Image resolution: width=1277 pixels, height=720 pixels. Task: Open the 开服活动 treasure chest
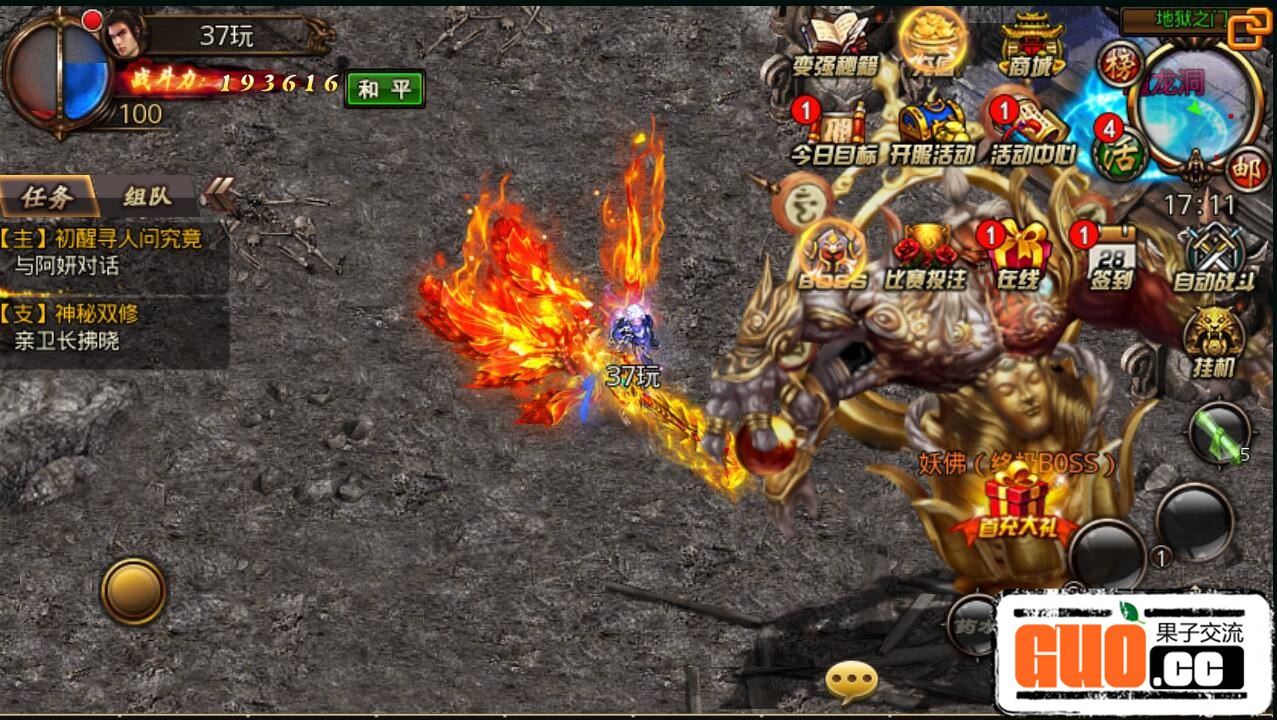(x=932, y=130)
